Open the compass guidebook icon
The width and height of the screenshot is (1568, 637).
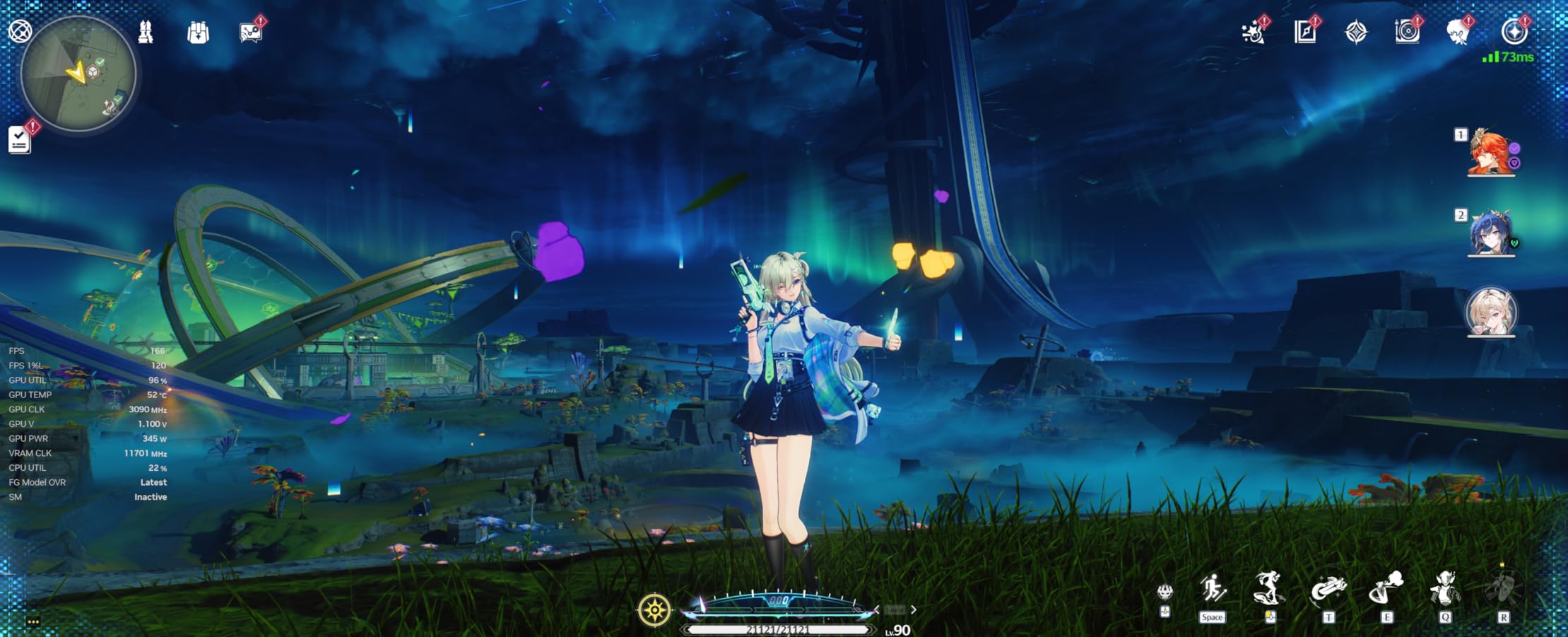point(1304,33)
